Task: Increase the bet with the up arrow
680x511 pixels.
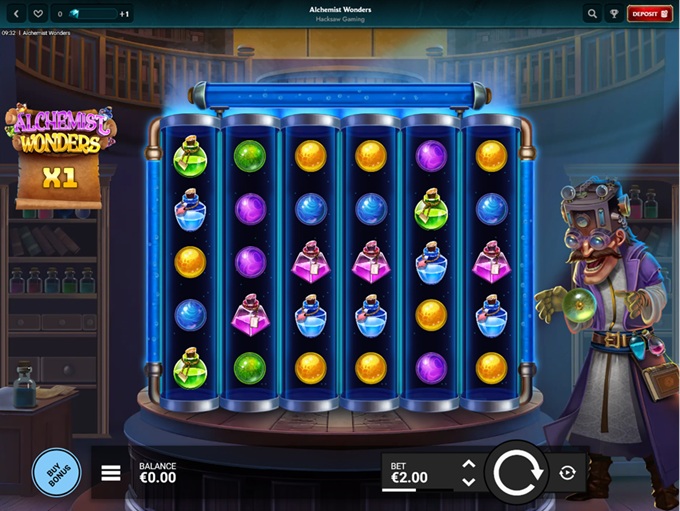Action: [467, 464]
